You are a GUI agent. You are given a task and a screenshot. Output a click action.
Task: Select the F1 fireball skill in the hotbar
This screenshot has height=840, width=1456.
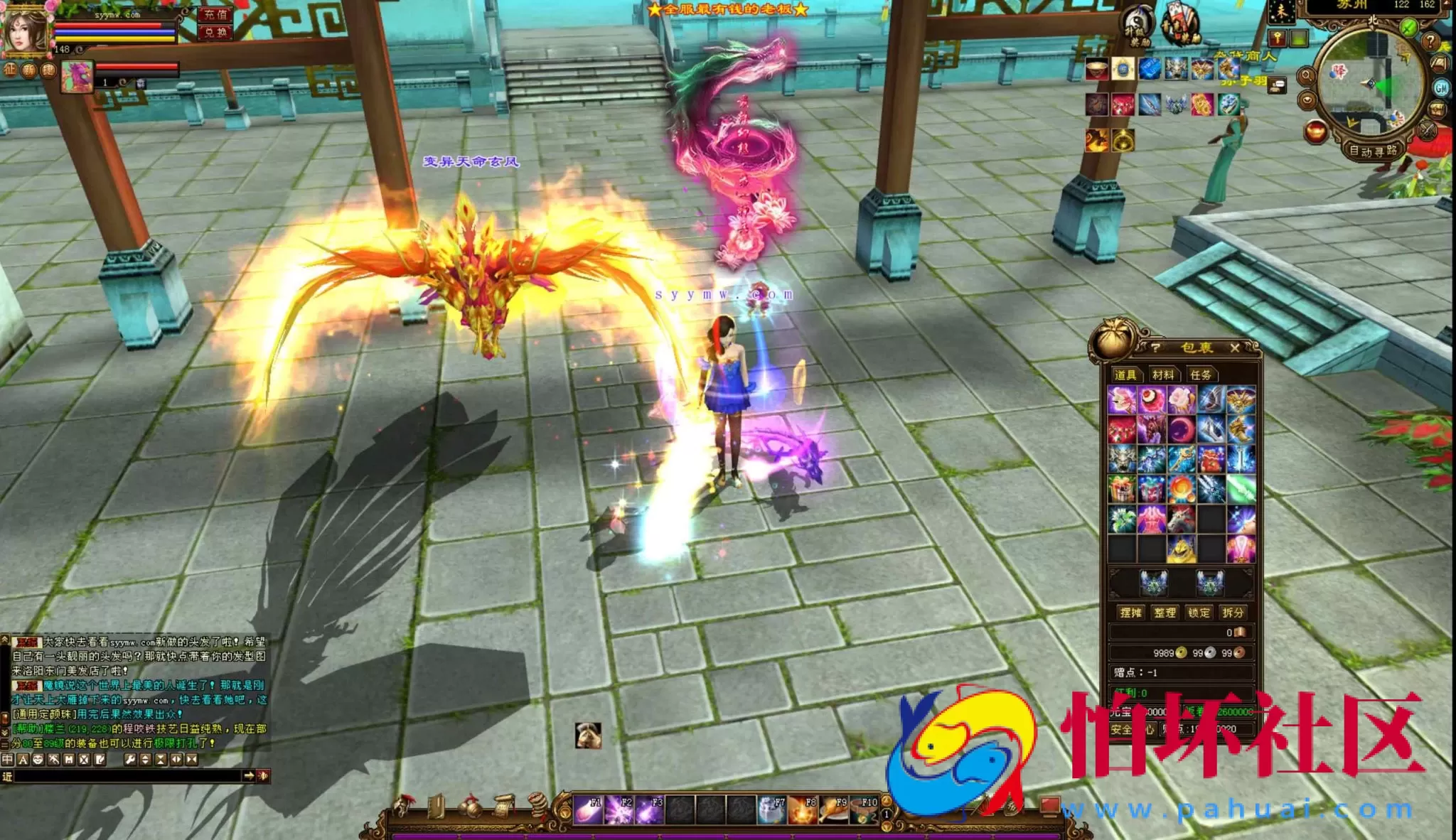tap(588, 809)
